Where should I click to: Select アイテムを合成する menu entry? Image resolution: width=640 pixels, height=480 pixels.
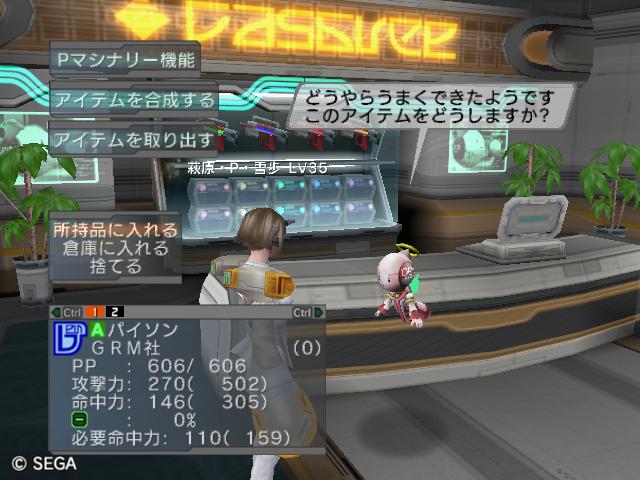point(134,99)
